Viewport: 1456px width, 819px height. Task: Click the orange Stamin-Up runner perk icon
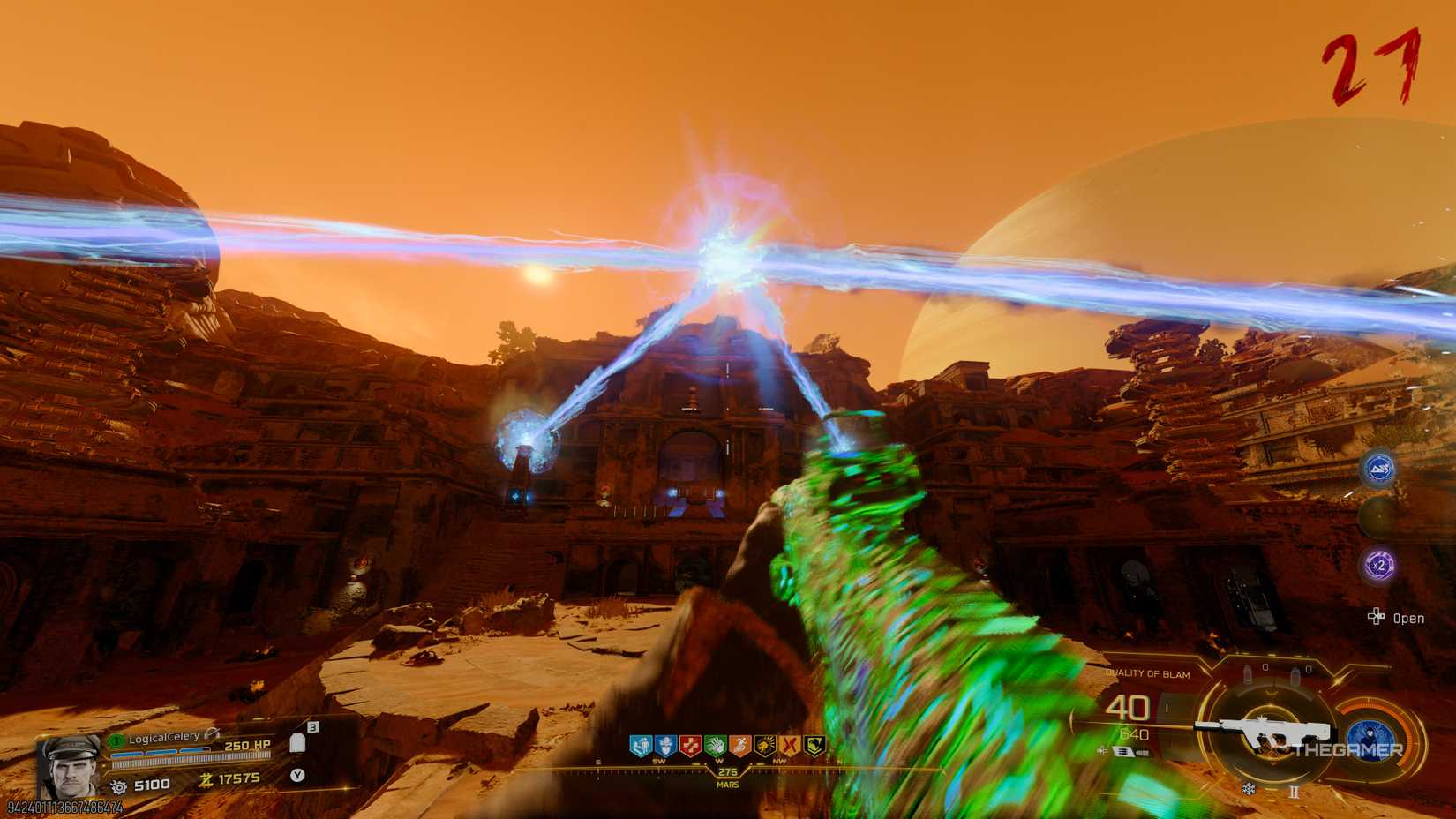739,744
